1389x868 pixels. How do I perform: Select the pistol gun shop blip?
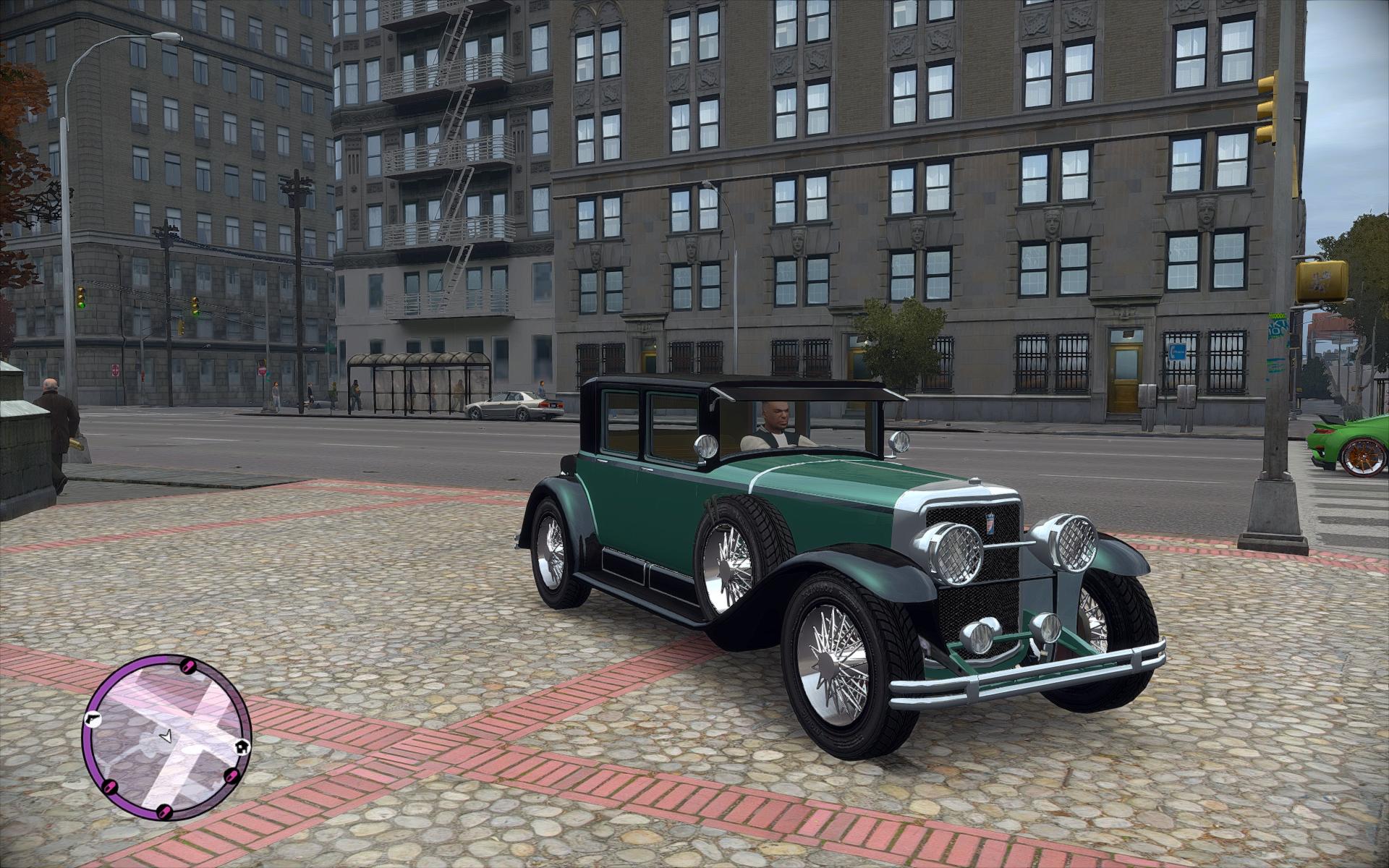92,719
